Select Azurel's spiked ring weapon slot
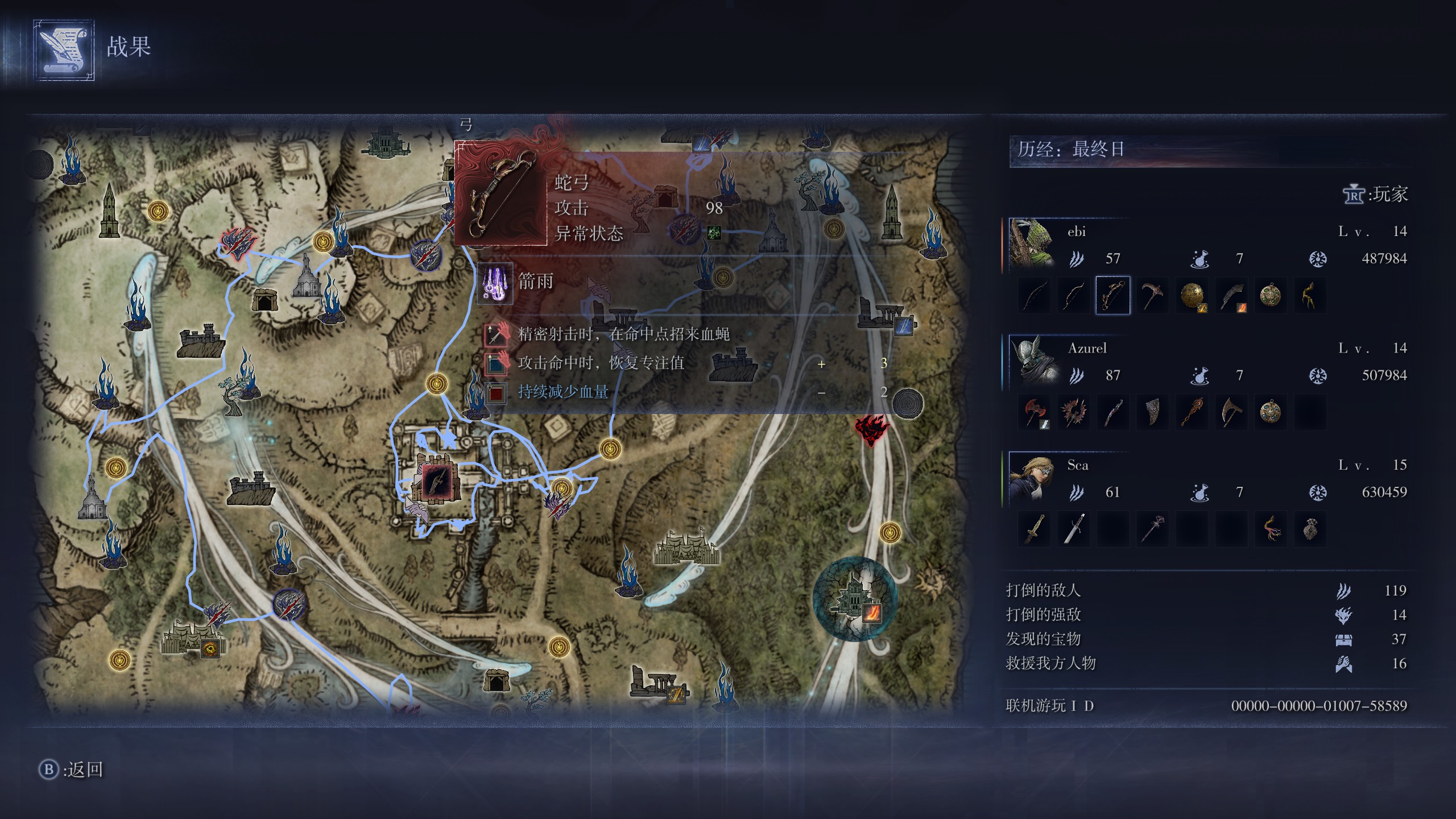 coord(1073,412)
